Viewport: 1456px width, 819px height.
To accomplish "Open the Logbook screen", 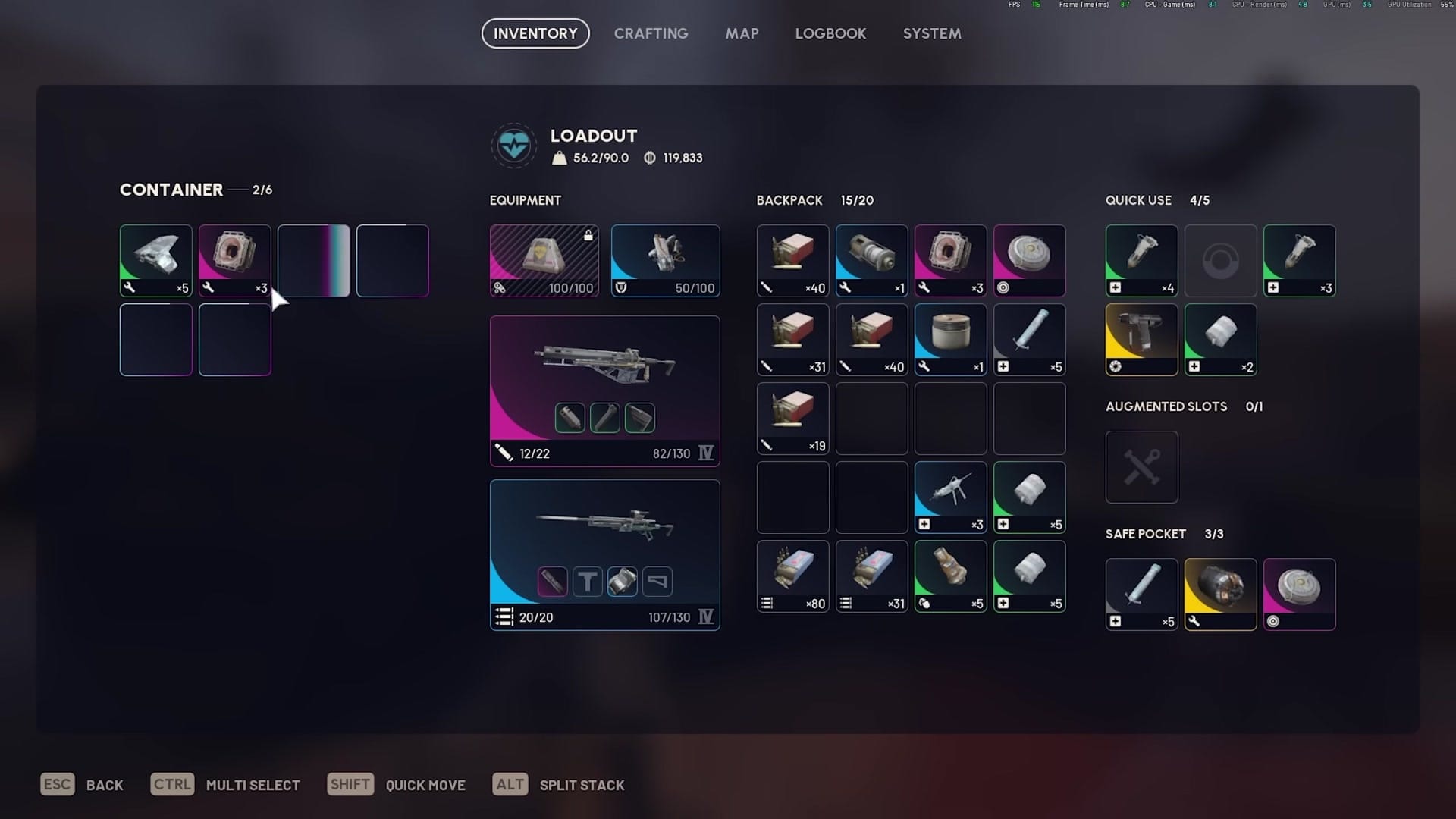I will click(830, 33).
